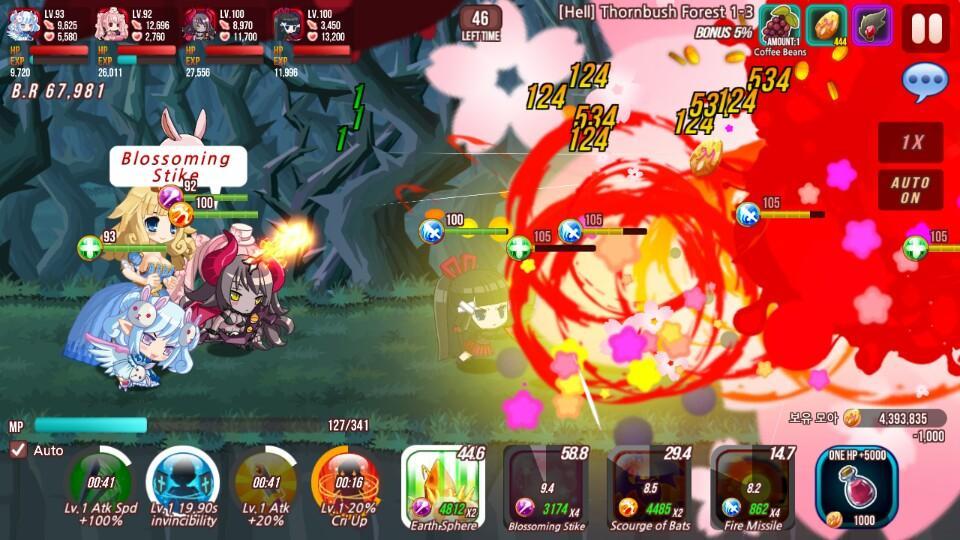Activate the Lv.1 Atk +20% buff

pos(265,484)
